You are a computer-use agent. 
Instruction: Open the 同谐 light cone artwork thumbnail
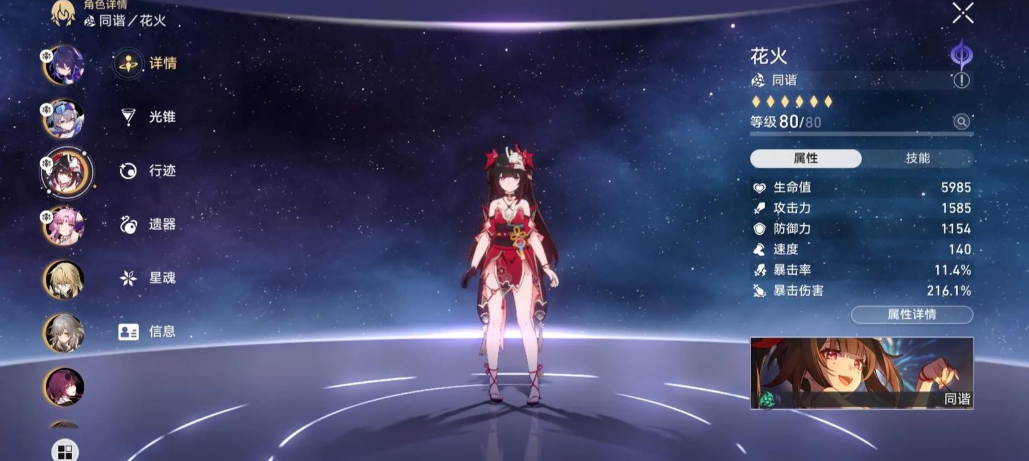[861, 373]
